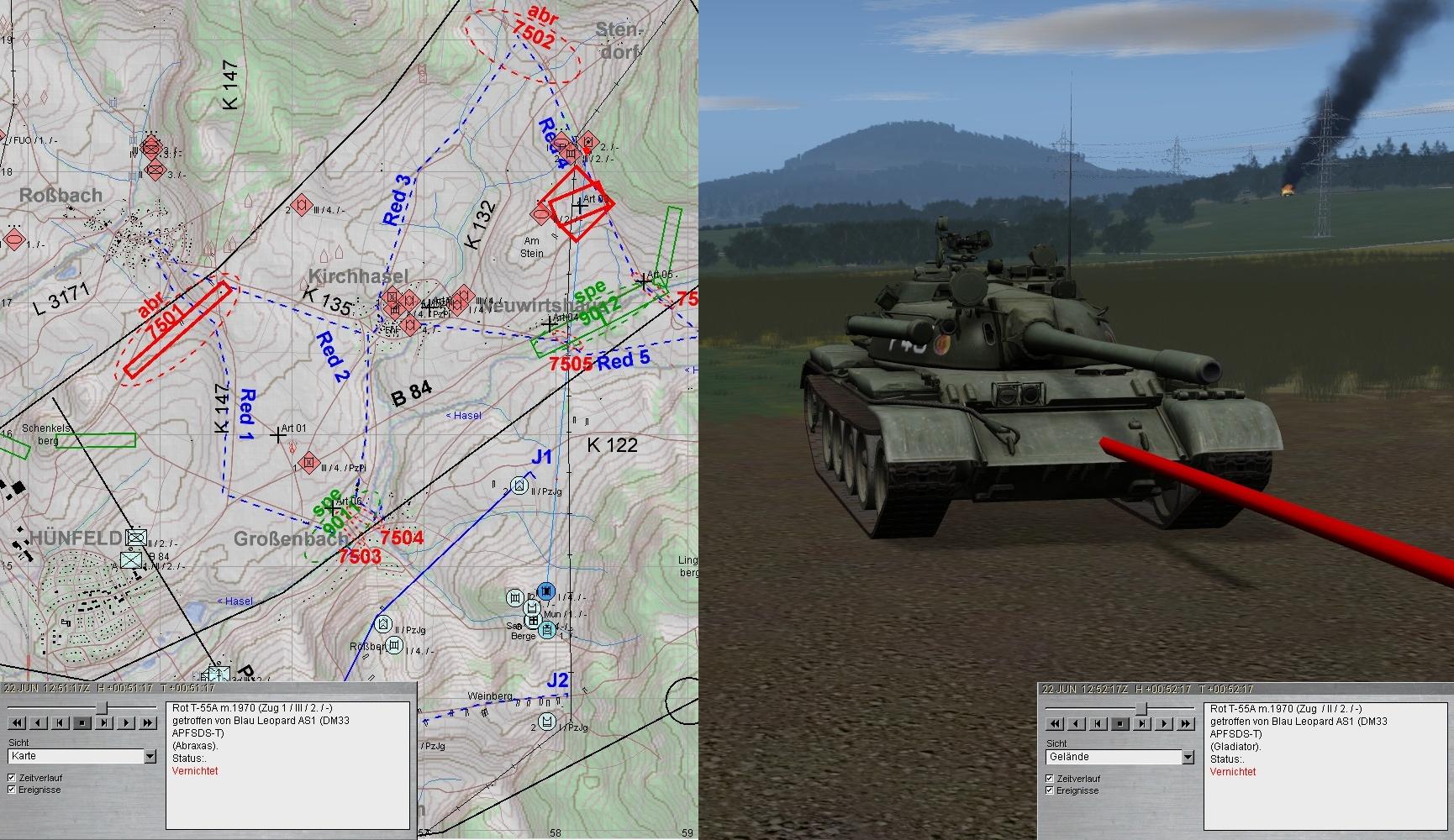Stop playback in the Karte replay panel

pos(82,722)
